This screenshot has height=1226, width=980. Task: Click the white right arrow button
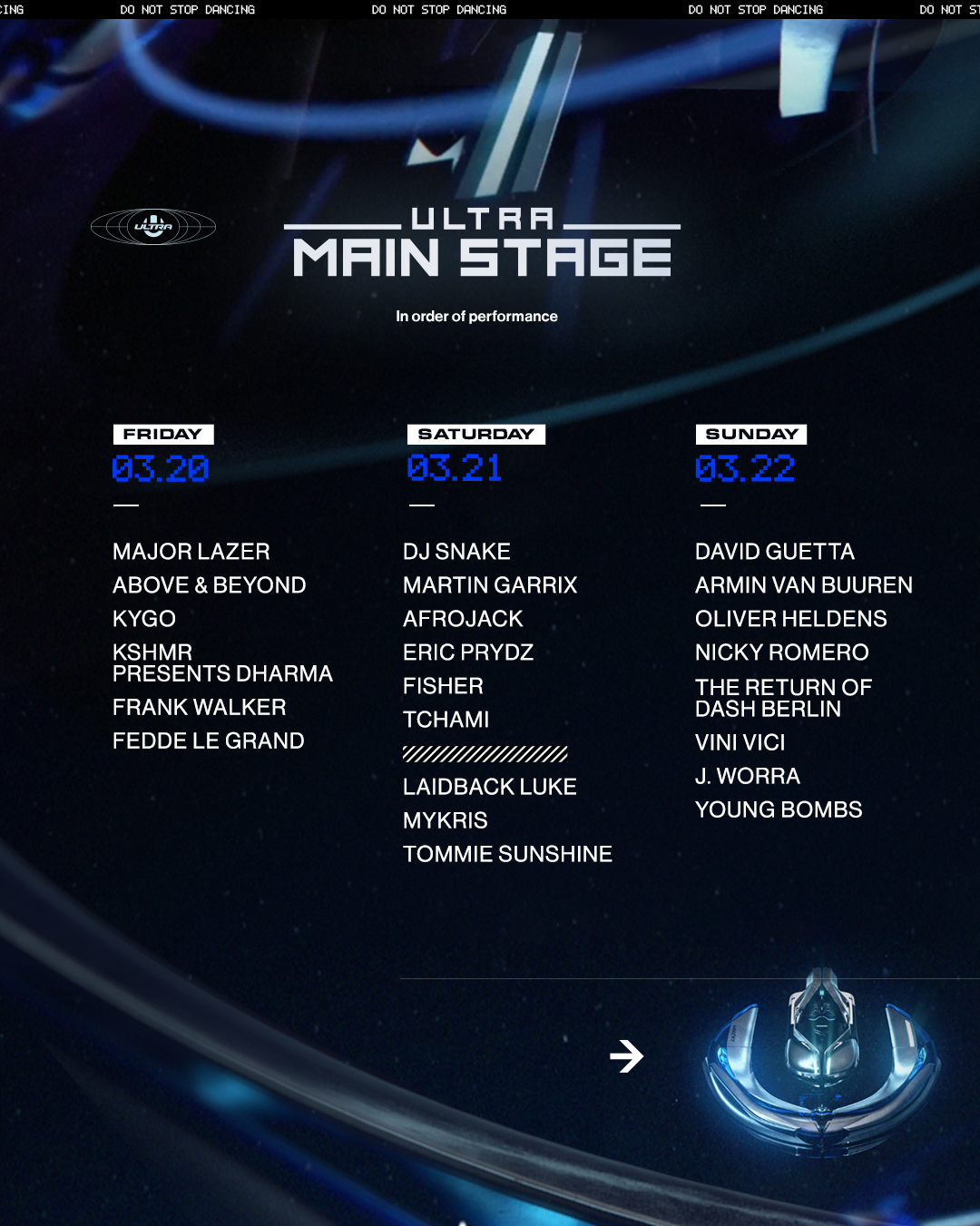pyautogui.click(x=626, y=1056)
